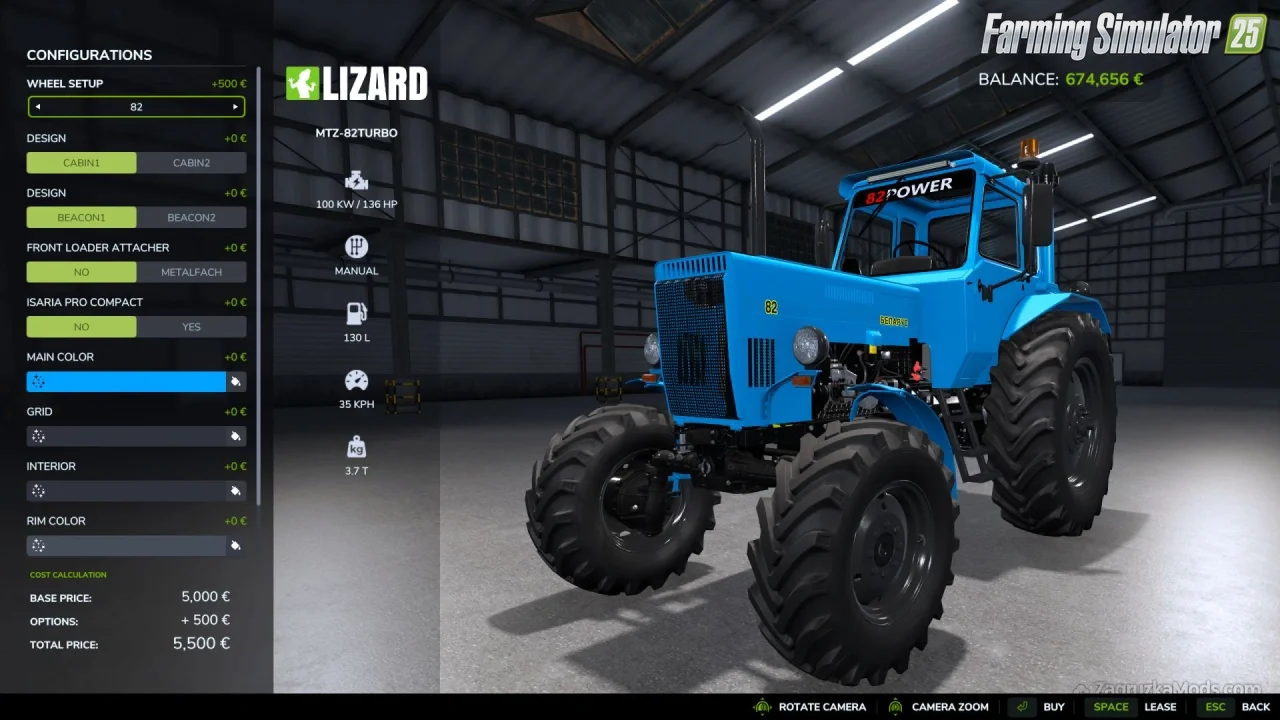Open the blue main color bar
Image resolution: width=1280 pixels, height=720 pixels.
(126, 381)
